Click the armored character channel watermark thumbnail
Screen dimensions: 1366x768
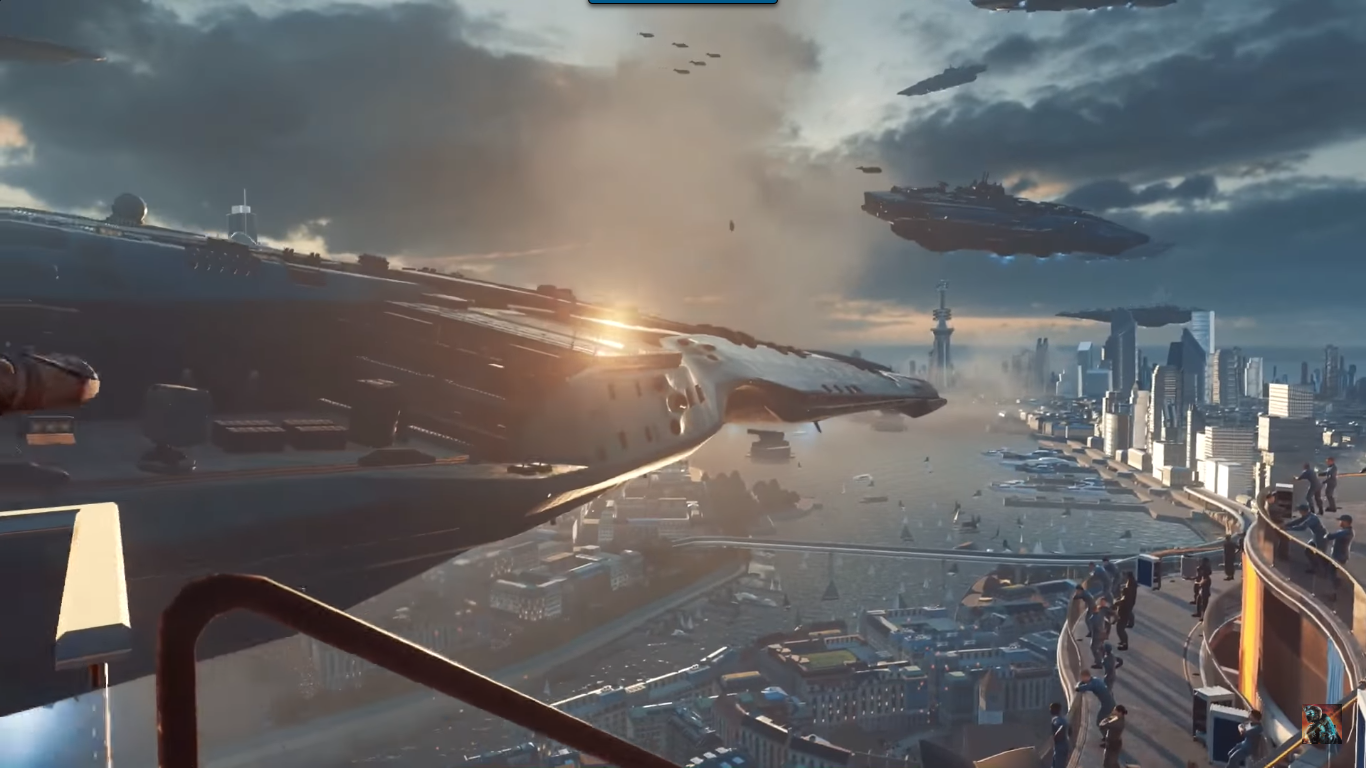coord(1322,724)
